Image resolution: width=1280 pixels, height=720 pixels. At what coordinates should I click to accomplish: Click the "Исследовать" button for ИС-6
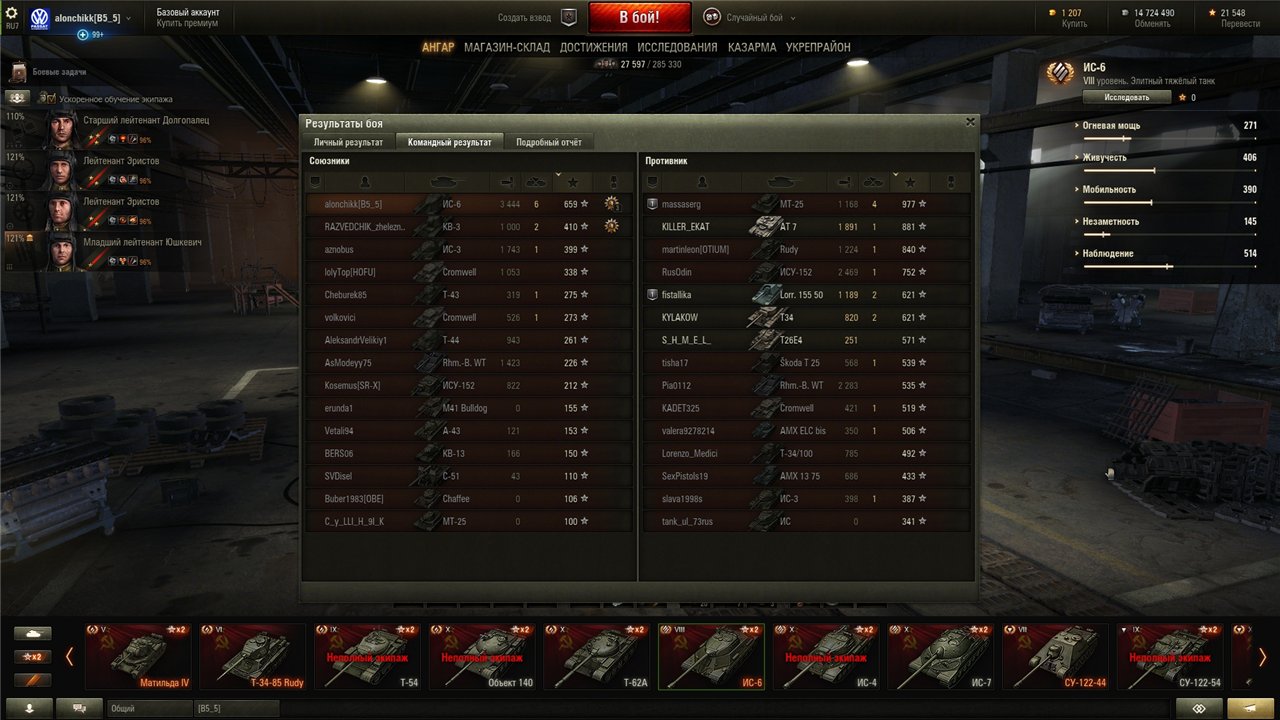click(1127, 98)
